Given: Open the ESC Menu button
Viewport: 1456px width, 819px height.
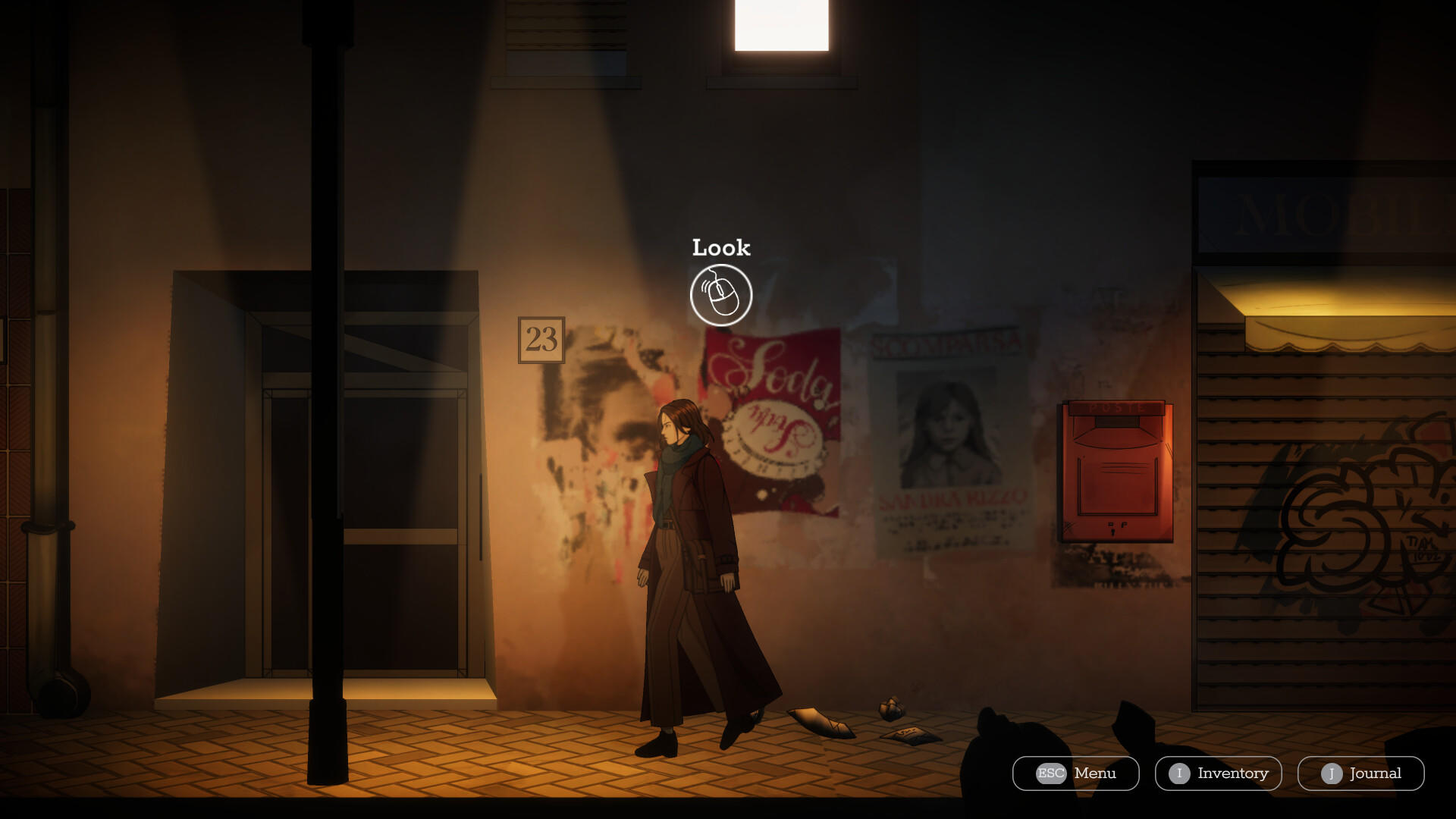Looking at the screenshot, I should click(x=1074, y=773).
